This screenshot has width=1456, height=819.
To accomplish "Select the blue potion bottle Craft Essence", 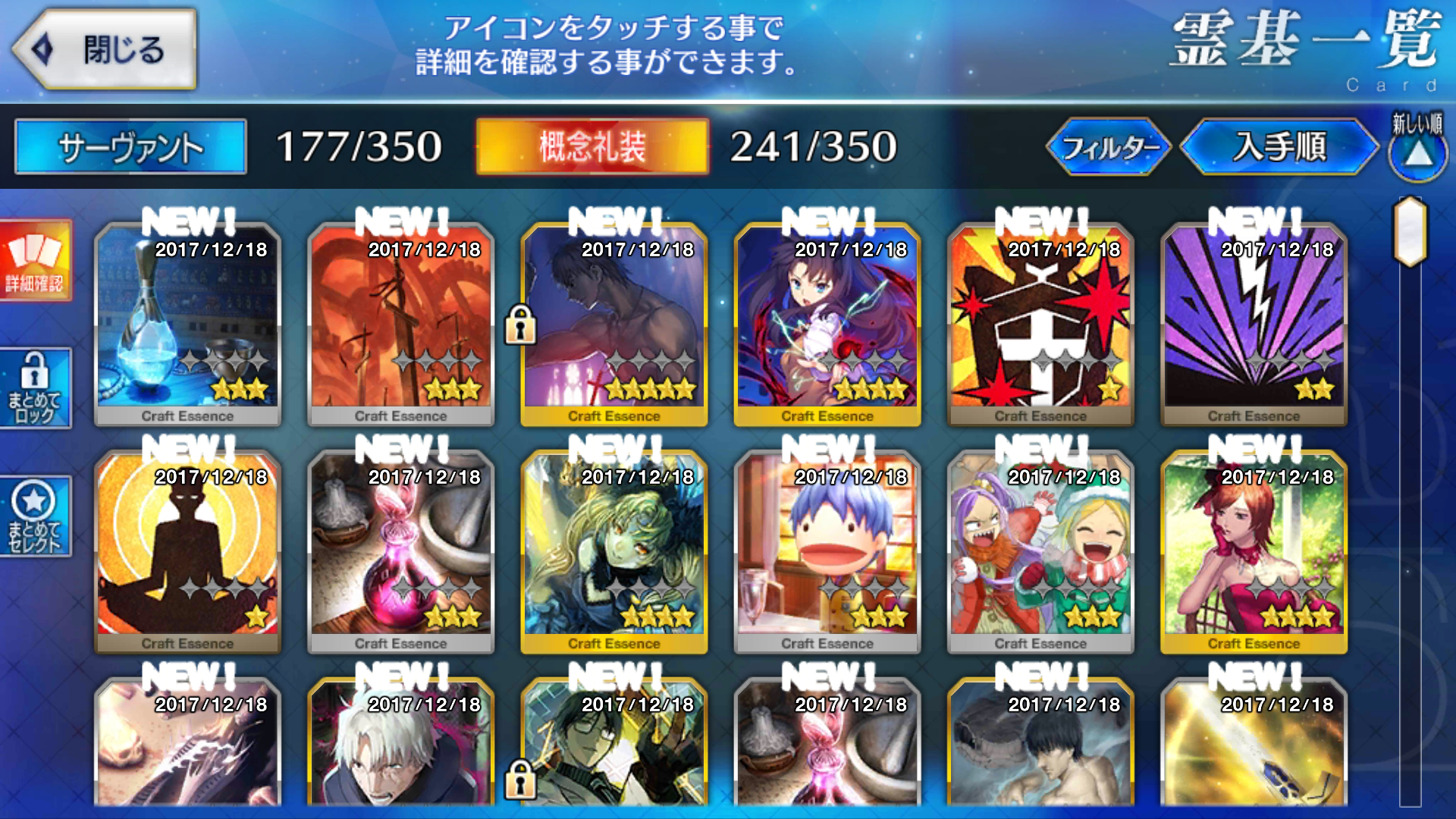I will [187, 322].
